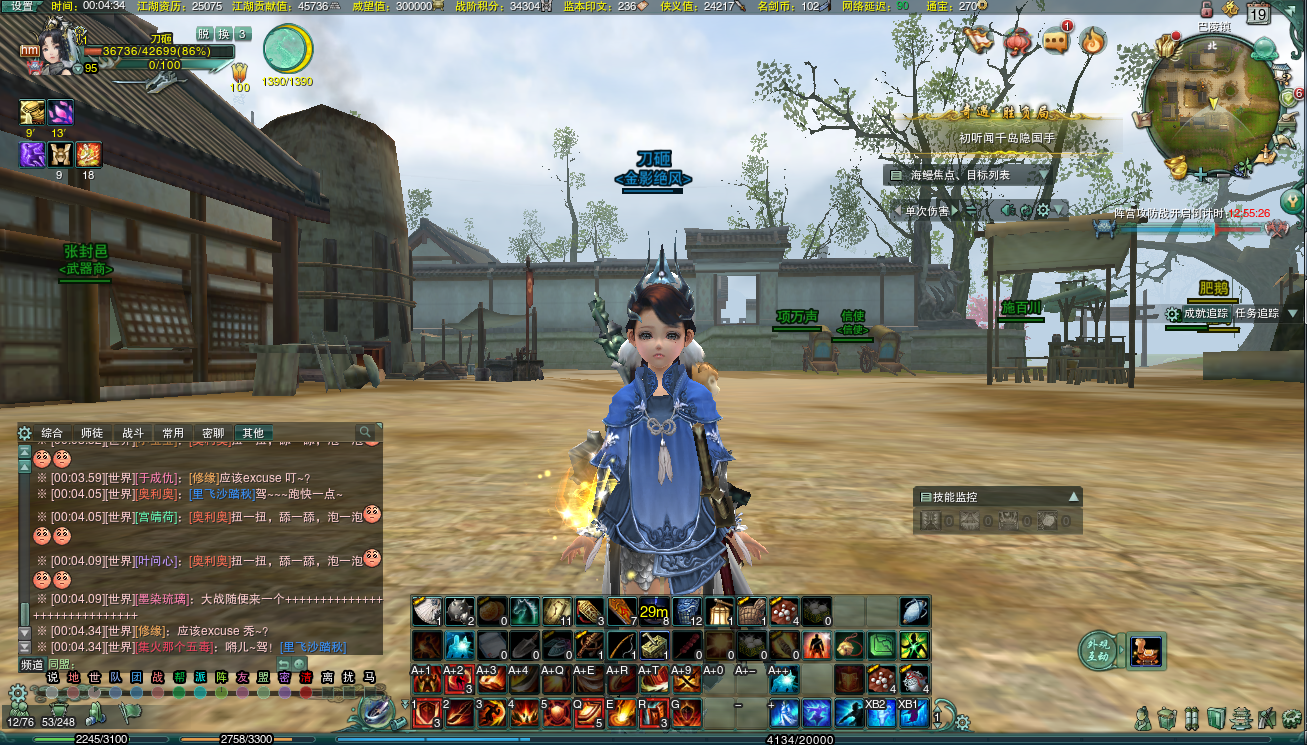Open the chat search magnifier
Image resolution: width=1307 pixels, height=745 pixels.
[x=366, y=432]
